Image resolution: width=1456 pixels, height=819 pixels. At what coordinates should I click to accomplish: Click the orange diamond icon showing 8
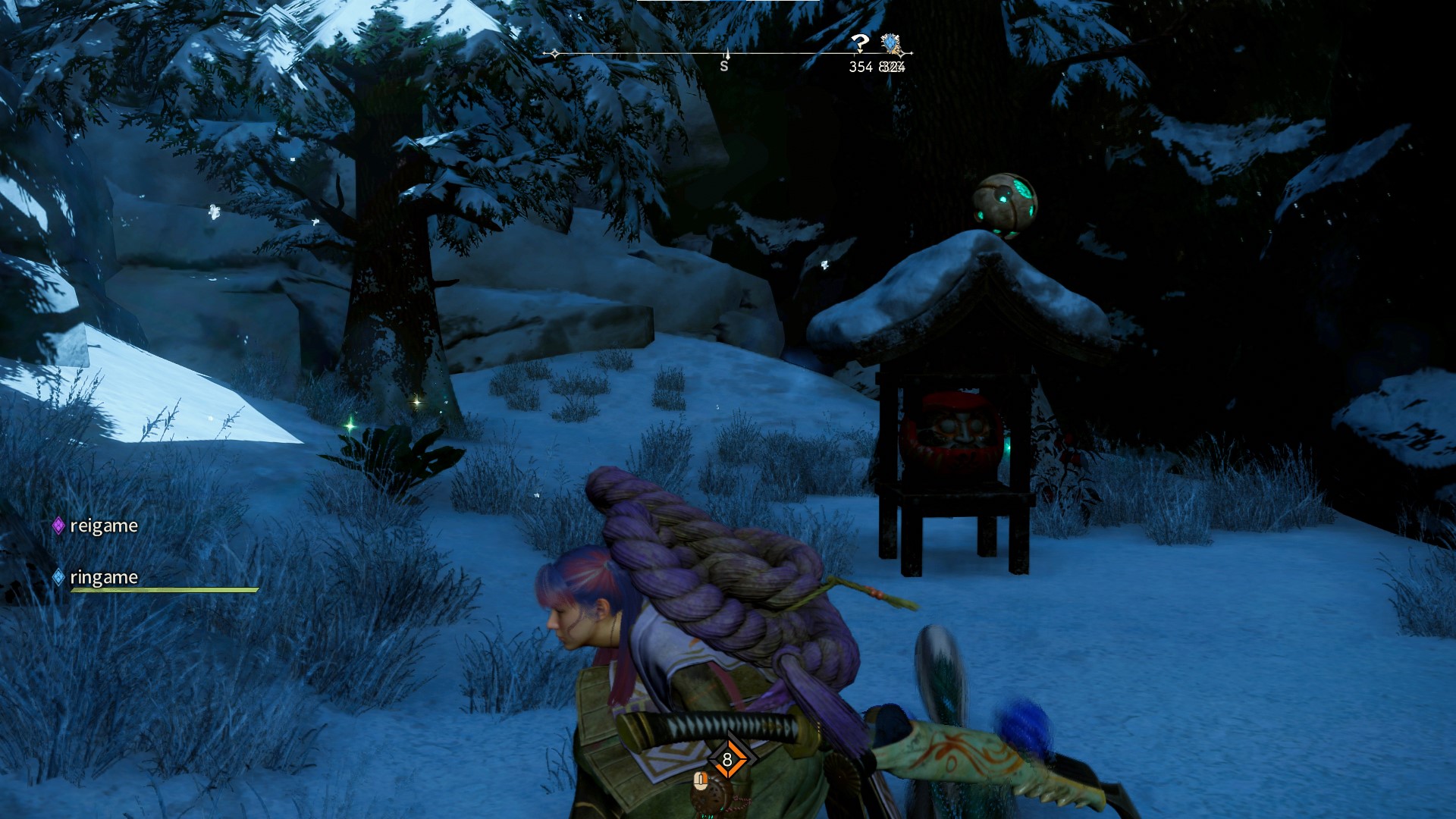tap(727, 759)
